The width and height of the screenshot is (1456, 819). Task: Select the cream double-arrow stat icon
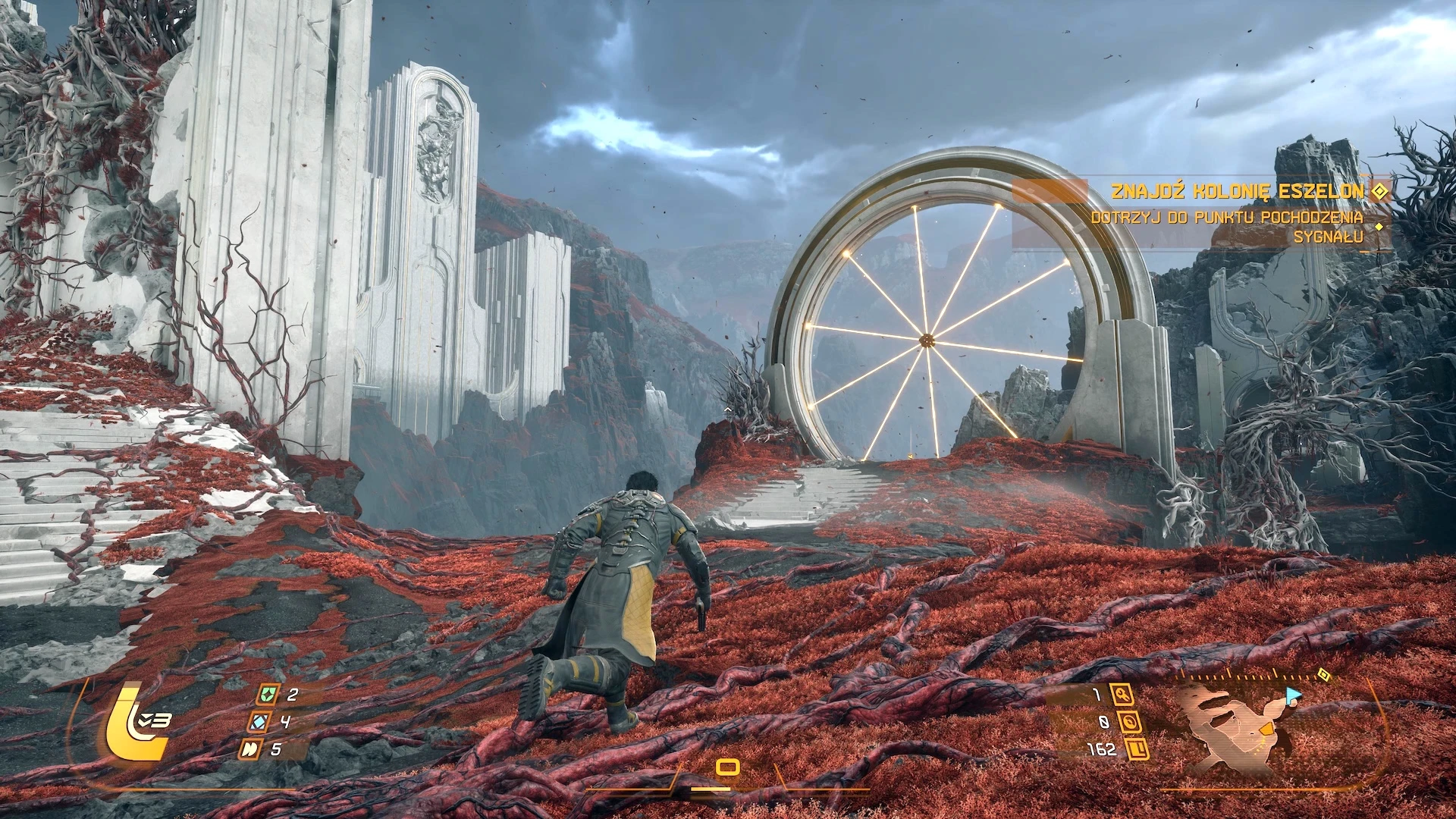tap(250, 749)
